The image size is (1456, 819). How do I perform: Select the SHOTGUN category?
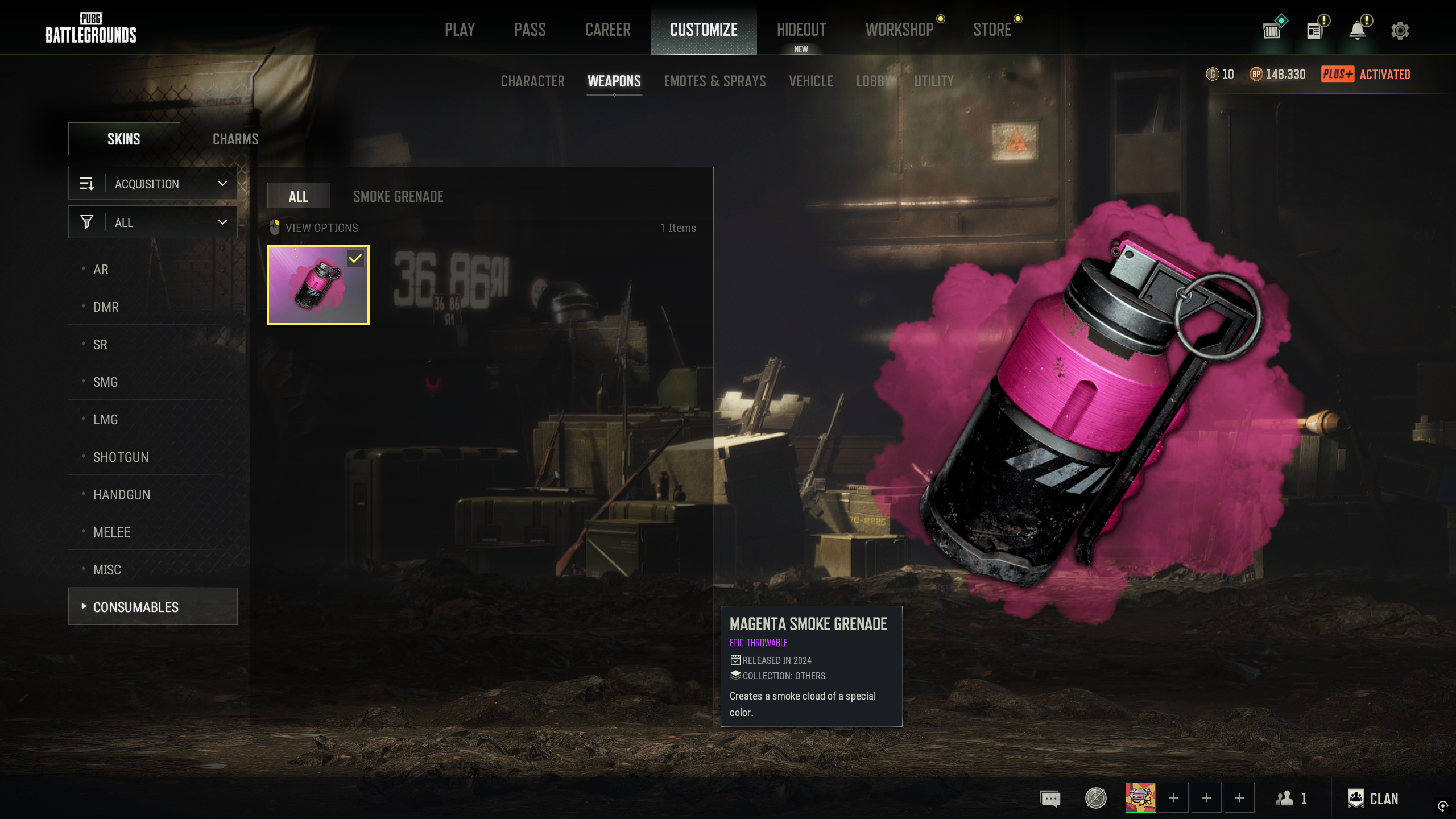click(121, 457)
